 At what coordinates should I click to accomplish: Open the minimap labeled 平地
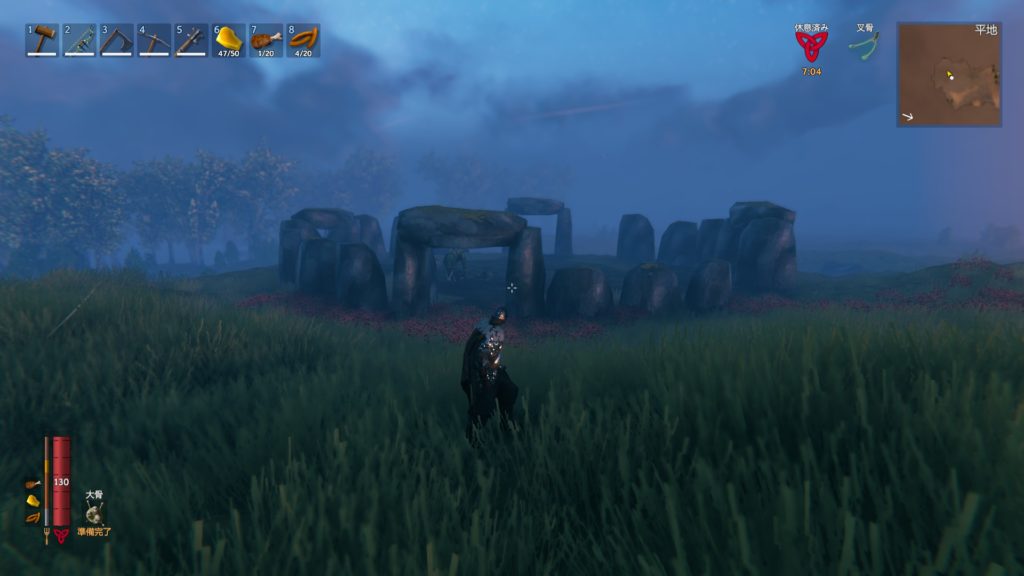[x=949, y=75]
